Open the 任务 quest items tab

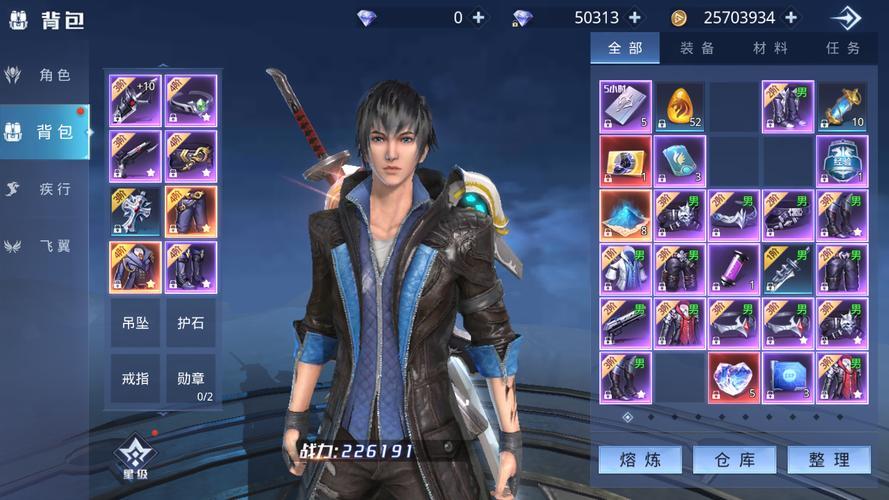[x=843, y=48]
